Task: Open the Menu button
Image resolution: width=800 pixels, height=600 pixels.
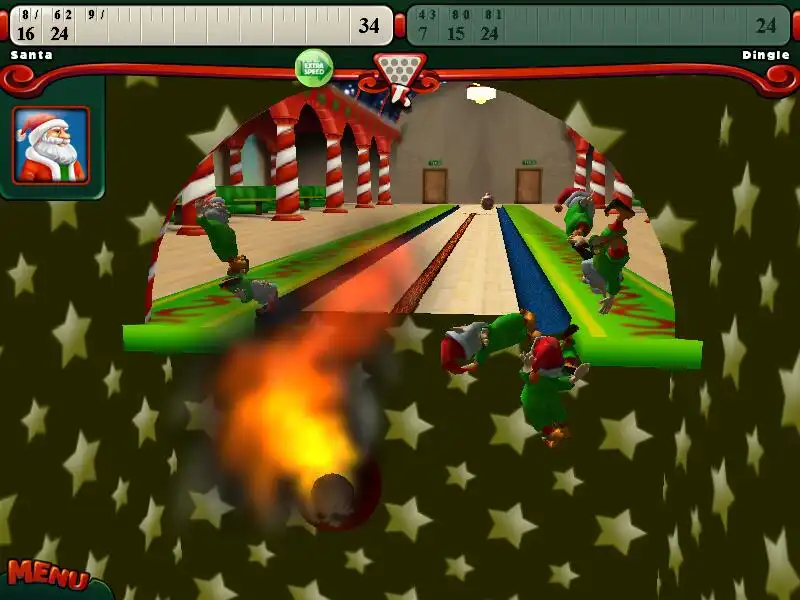Action: click(x=46, y=576)
